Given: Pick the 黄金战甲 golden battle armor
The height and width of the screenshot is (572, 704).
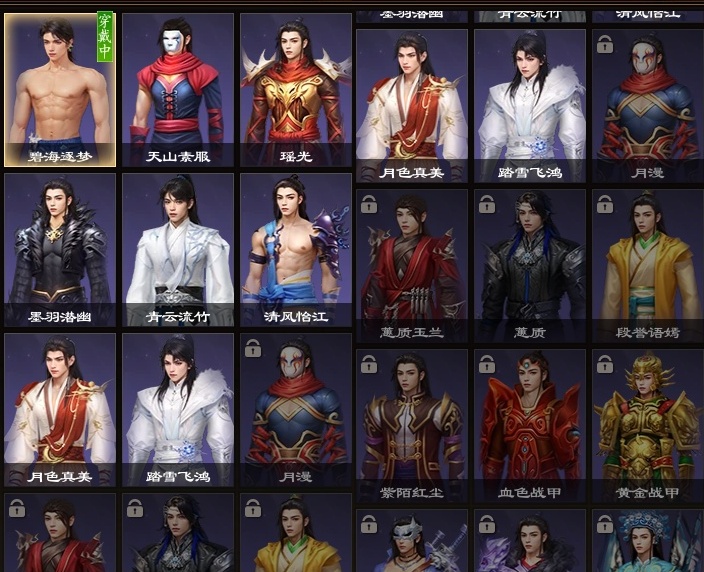Looking at the screenshot, I should 647,423.
